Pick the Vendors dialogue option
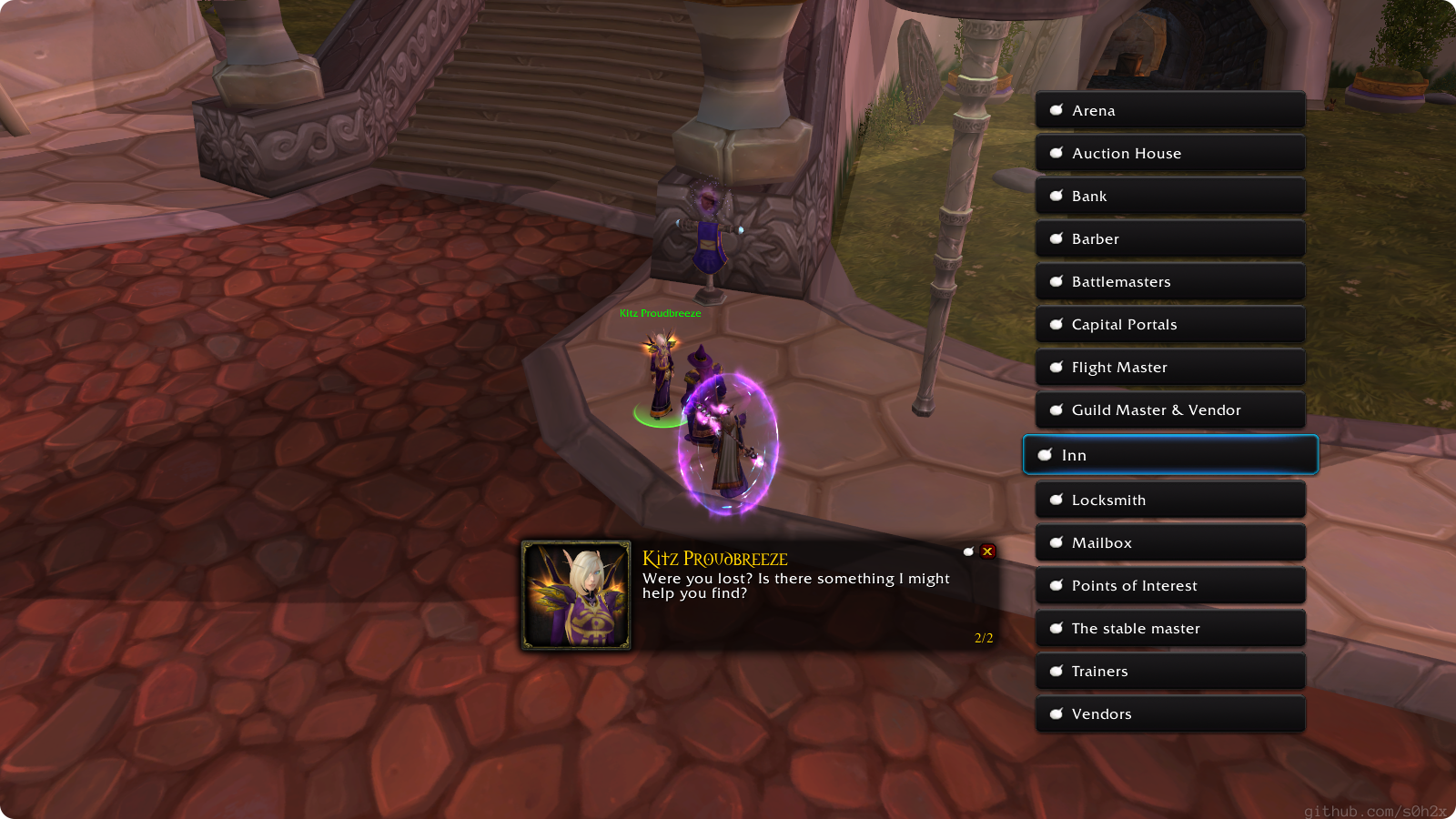1456x819 pixels. pyautogui.click(x=1169, y=713)
